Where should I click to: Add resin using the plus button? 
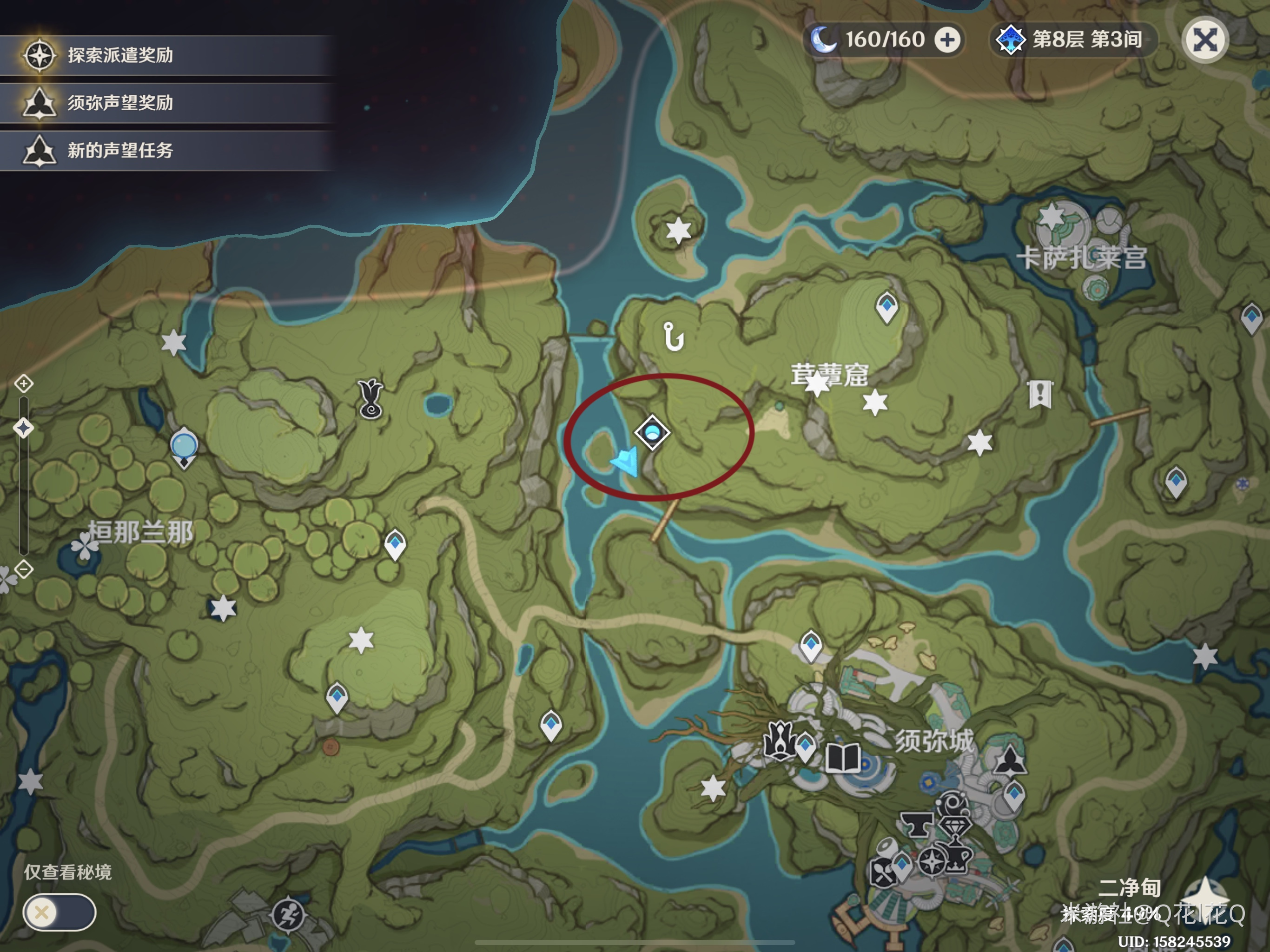click(947, 40)
